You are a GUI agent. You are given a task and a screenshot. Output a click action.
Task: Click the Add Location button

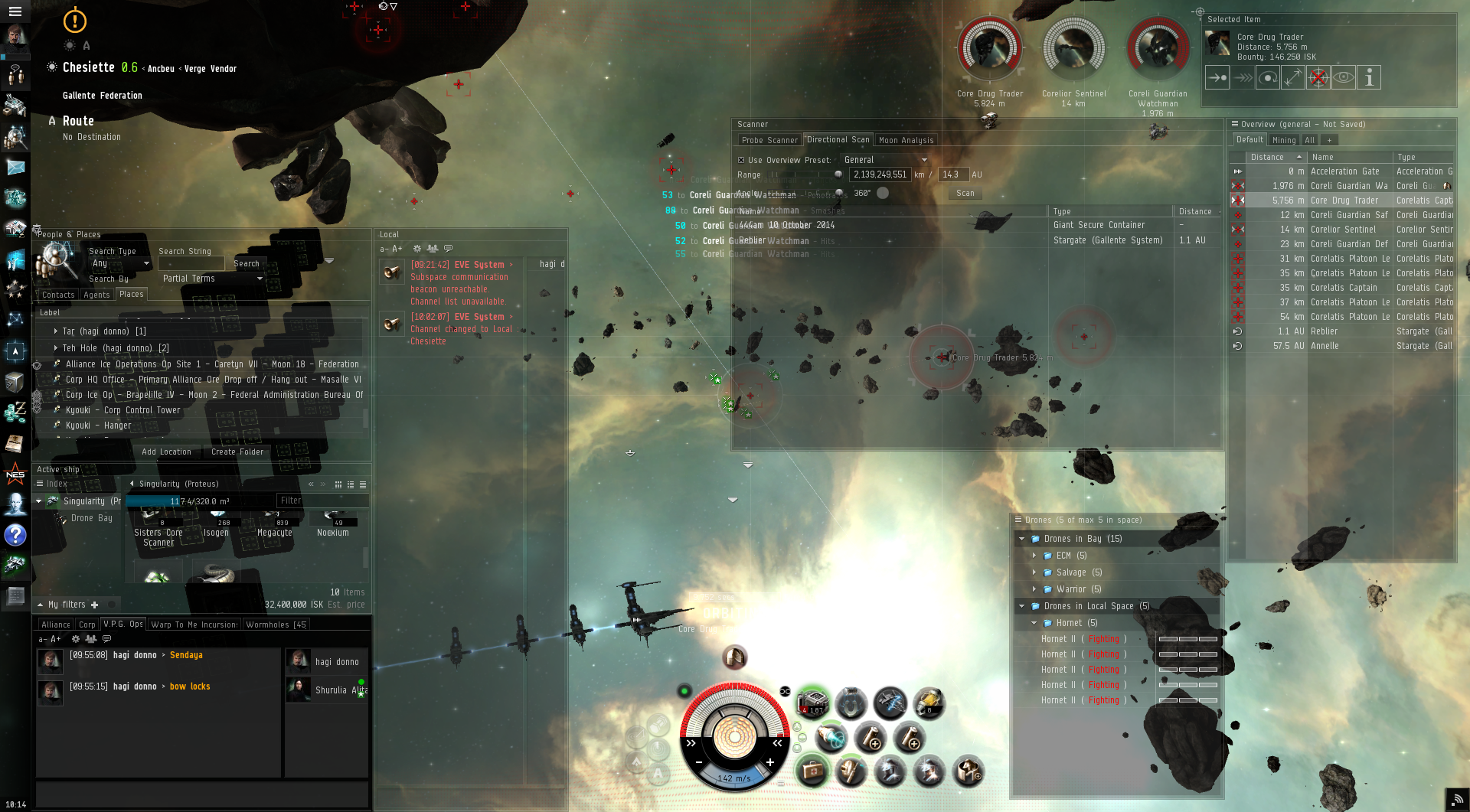coord(166,452)
